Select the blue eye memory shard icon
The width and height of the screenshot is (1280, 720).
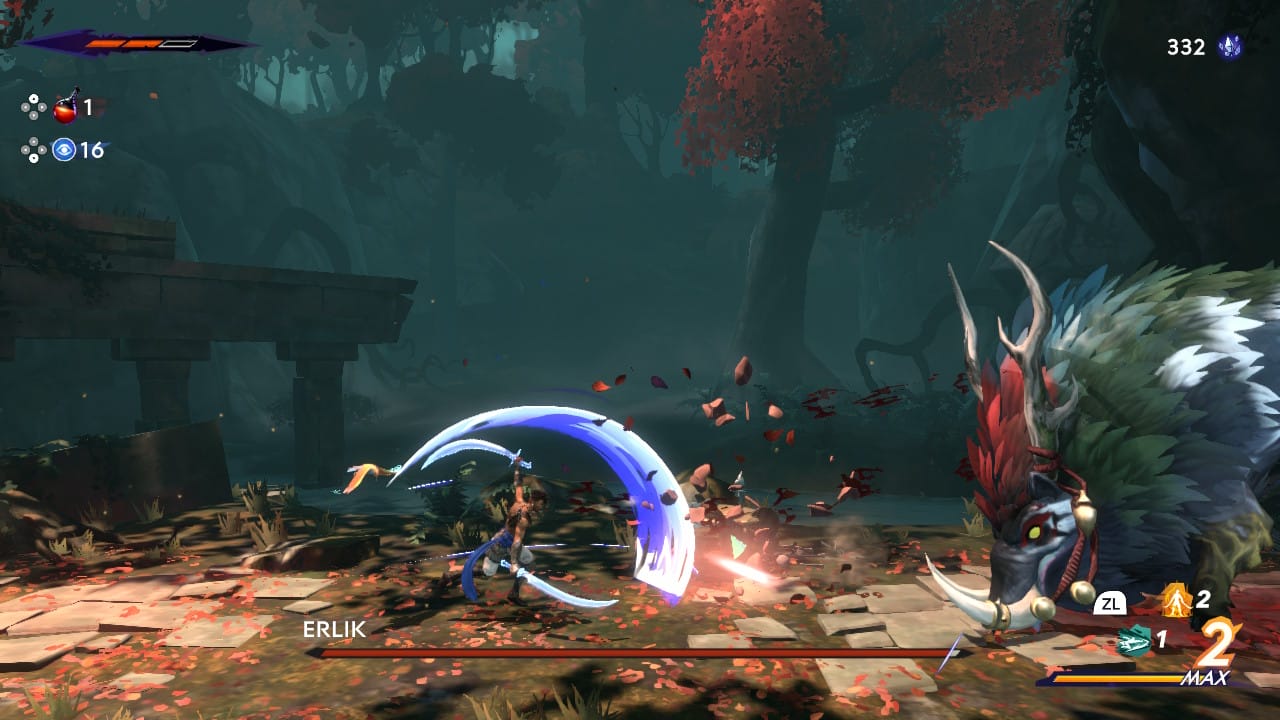click(65, 150)
